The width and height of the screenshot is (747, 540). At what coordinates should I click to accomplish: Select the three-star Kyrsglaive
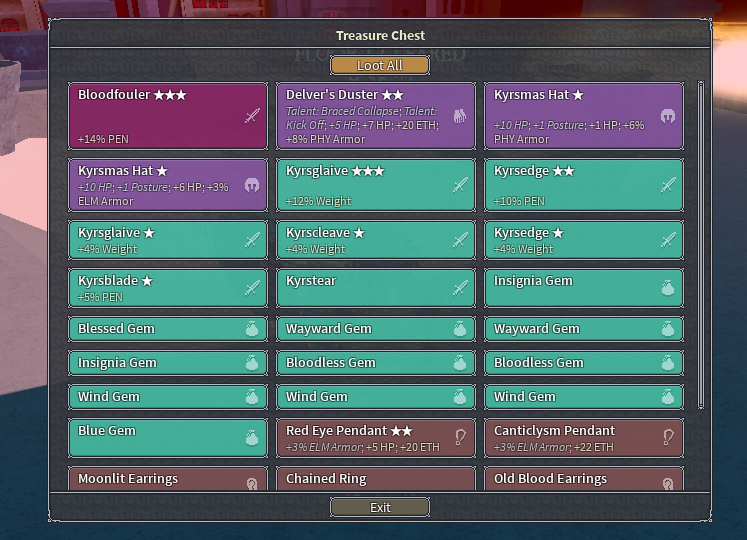[376, 185]
